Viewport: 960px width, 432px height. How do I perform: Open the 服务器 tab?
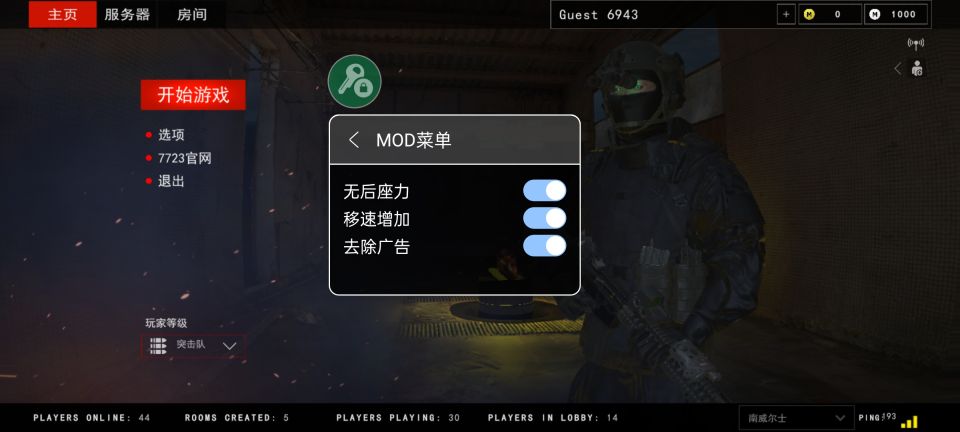(x=127, y=14)
